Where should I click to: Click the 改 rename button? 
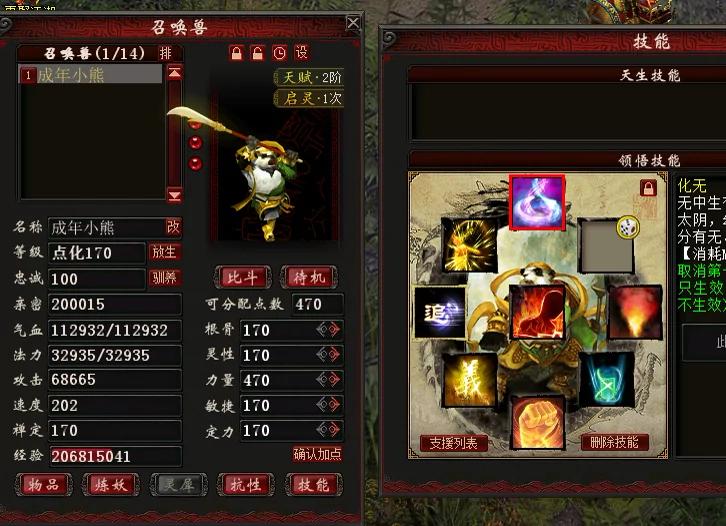click(173, 226)
